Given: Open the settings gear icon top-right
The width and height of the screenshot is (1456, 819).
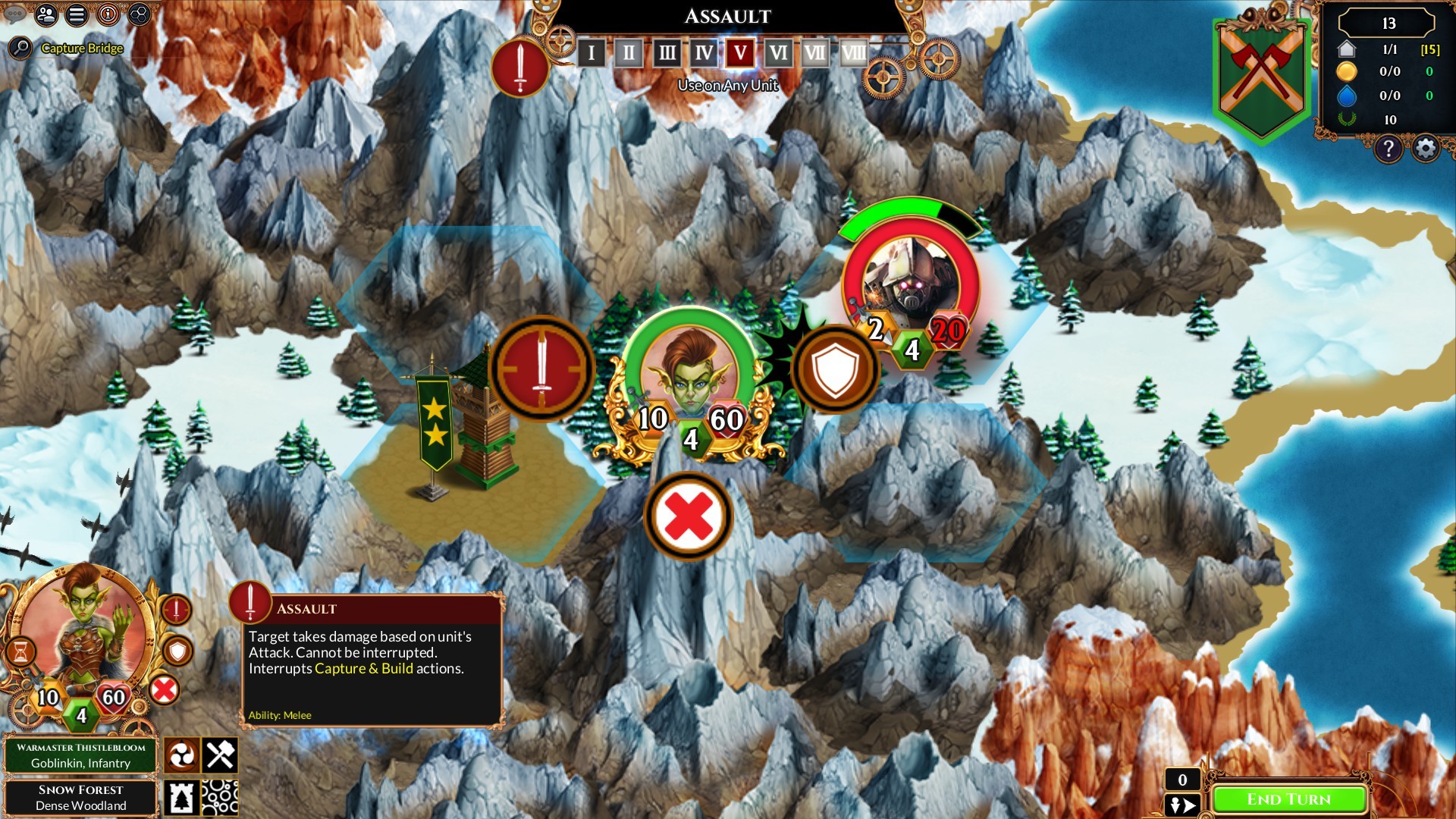Looking at the screenshot, I should 1424,149.
